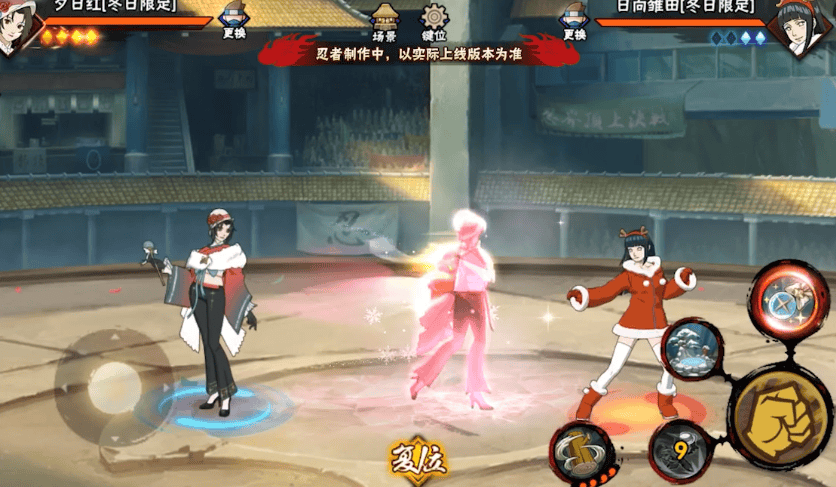Activate the skill on cooldown showing 9

point(680,450)
